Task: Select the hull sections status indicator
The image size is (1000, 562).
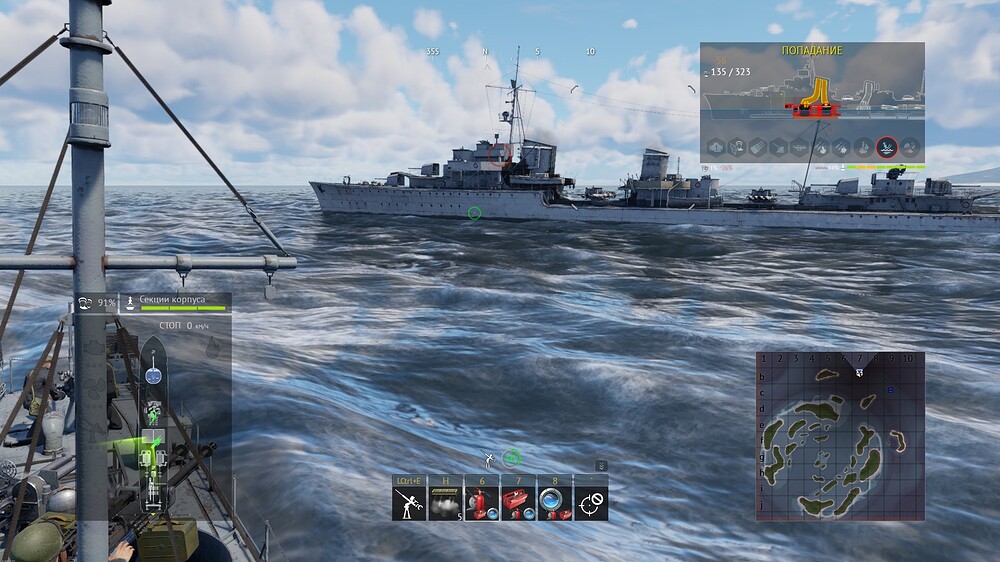Action: pyautogui.click(x=175, y=303)
